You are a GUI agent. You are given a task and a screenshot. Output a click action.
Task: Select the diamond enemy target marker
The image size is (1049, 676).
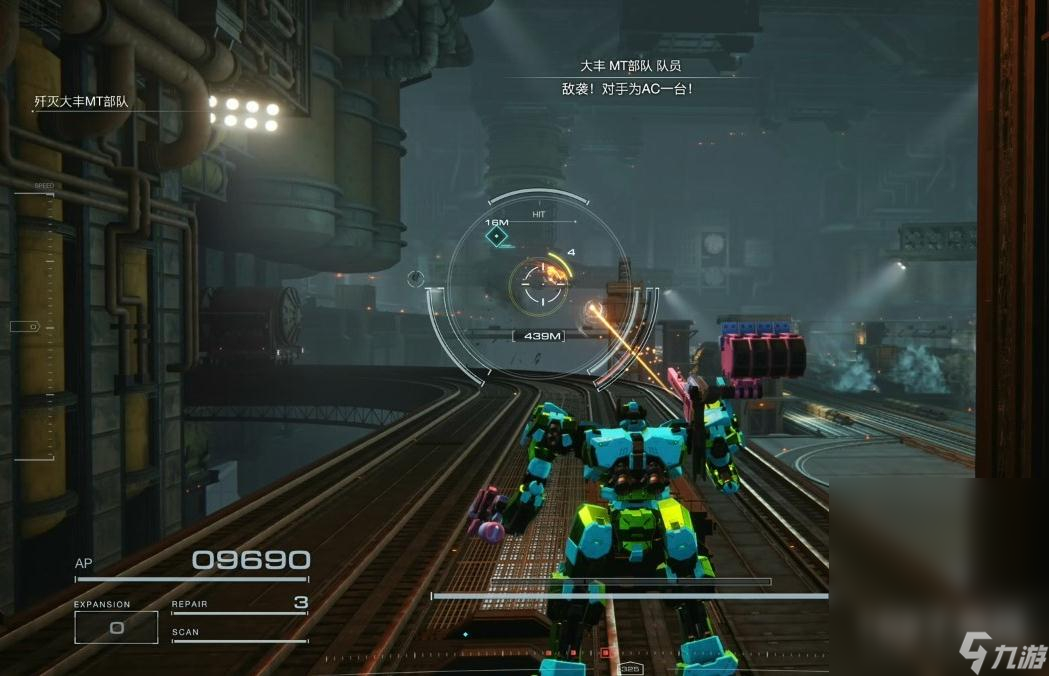pos(496,237)
